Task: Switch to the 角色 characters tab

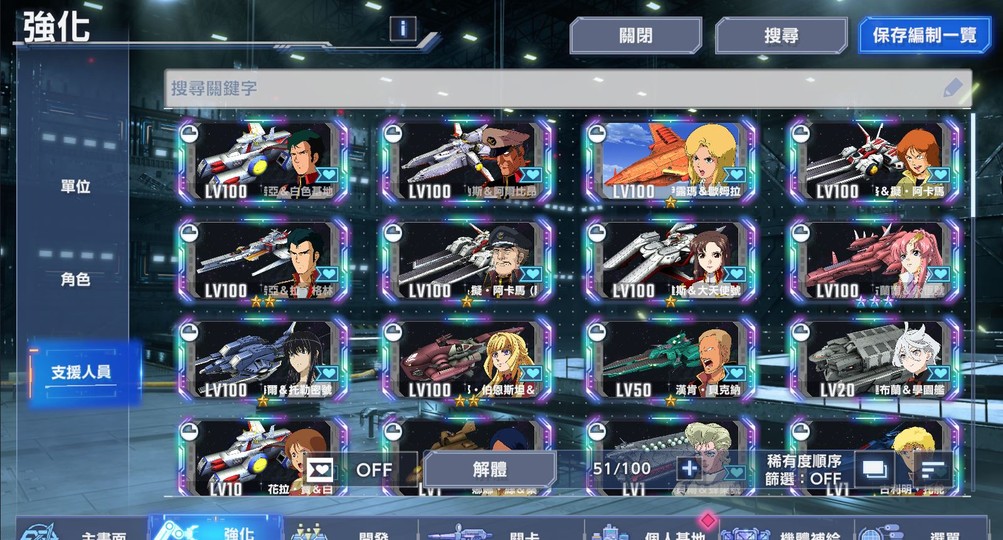Action: click(76, 279)
